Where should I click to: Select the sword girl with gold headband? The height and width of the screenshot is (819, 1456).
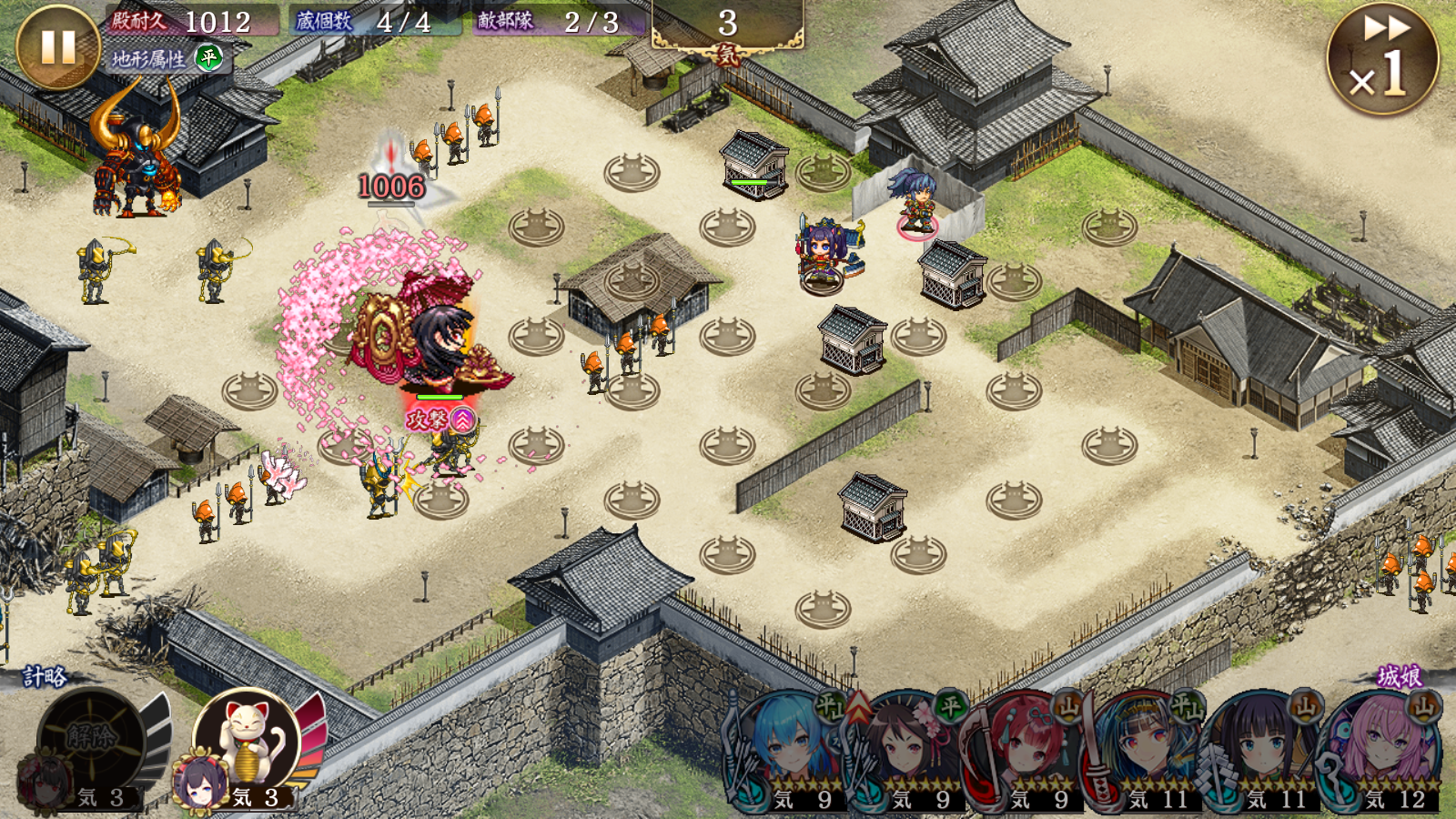point(1142,748)
